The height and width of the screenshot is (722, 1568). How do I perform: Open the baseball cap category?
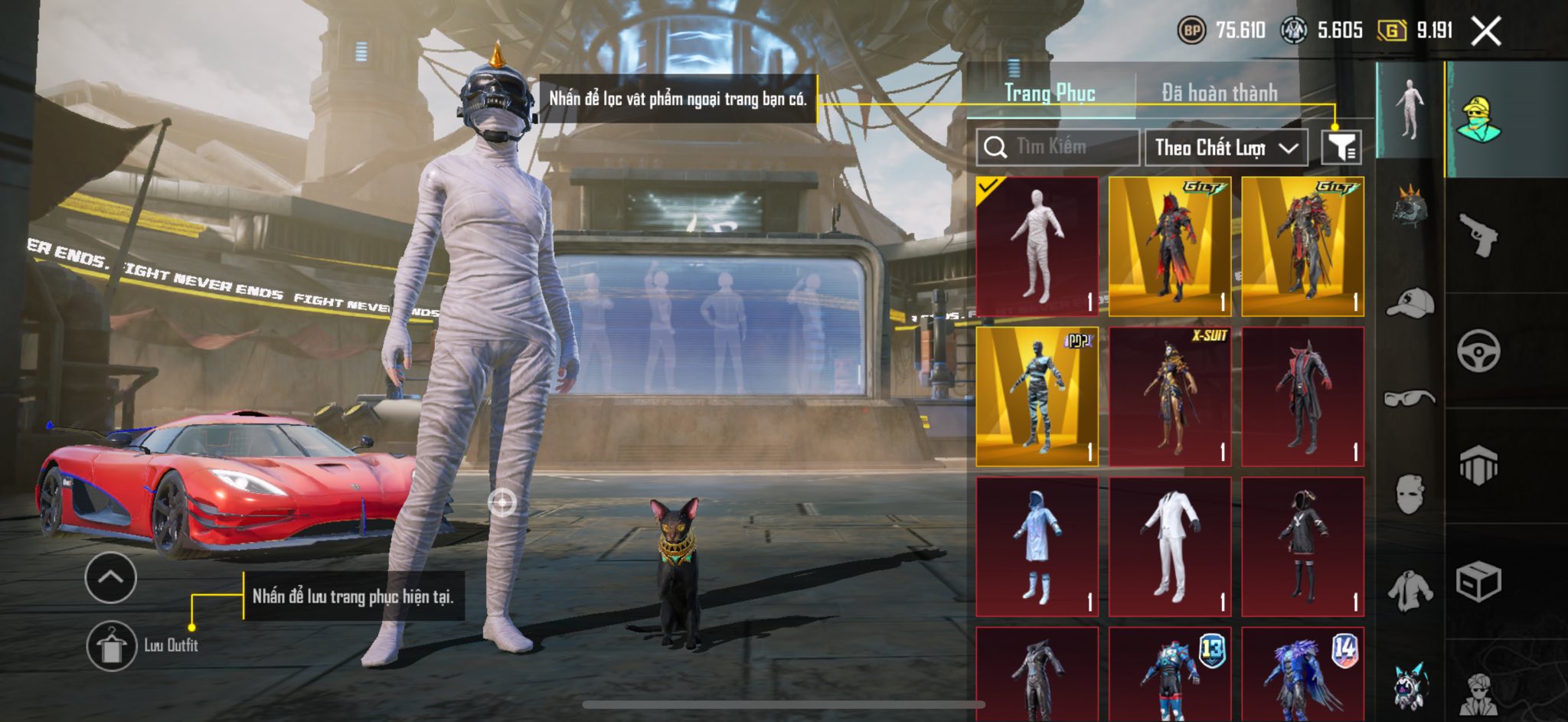tap(1410, 302)
